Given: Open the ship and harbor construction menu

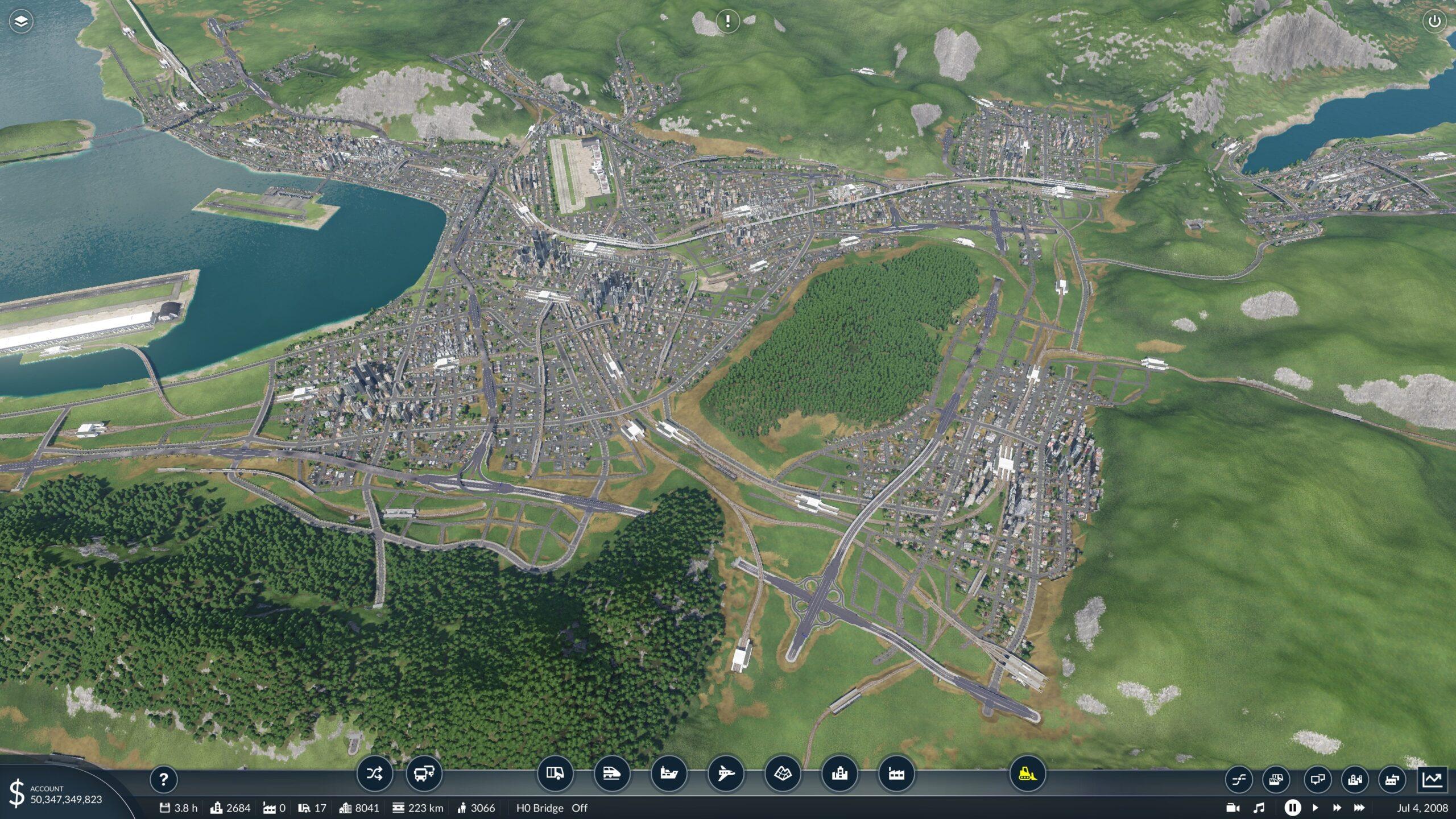Looking at the screenshot, I should (x=668, y=773).
